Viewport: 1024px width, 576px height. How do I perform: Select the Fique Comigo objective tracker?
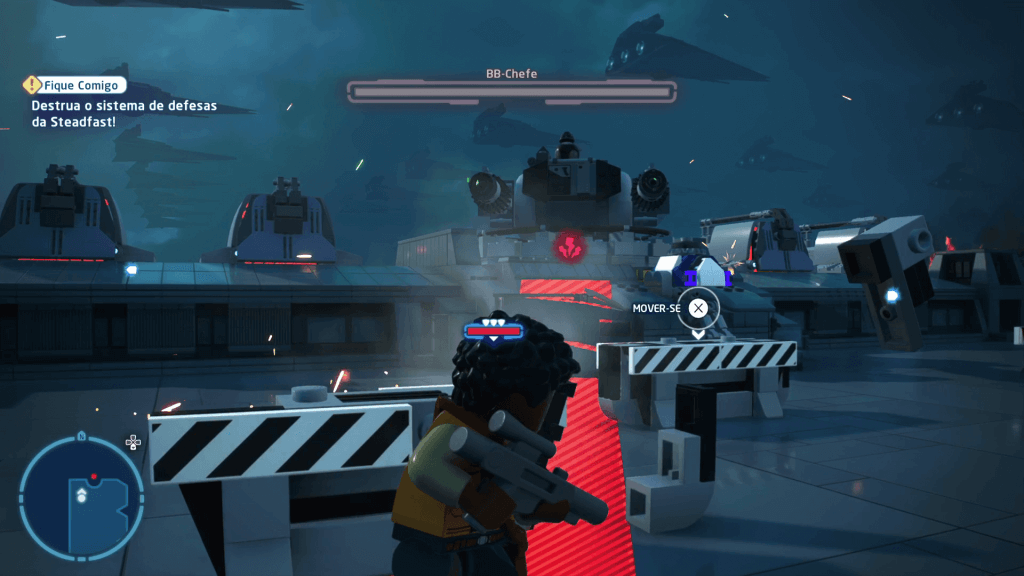click(x=77, y=86)
